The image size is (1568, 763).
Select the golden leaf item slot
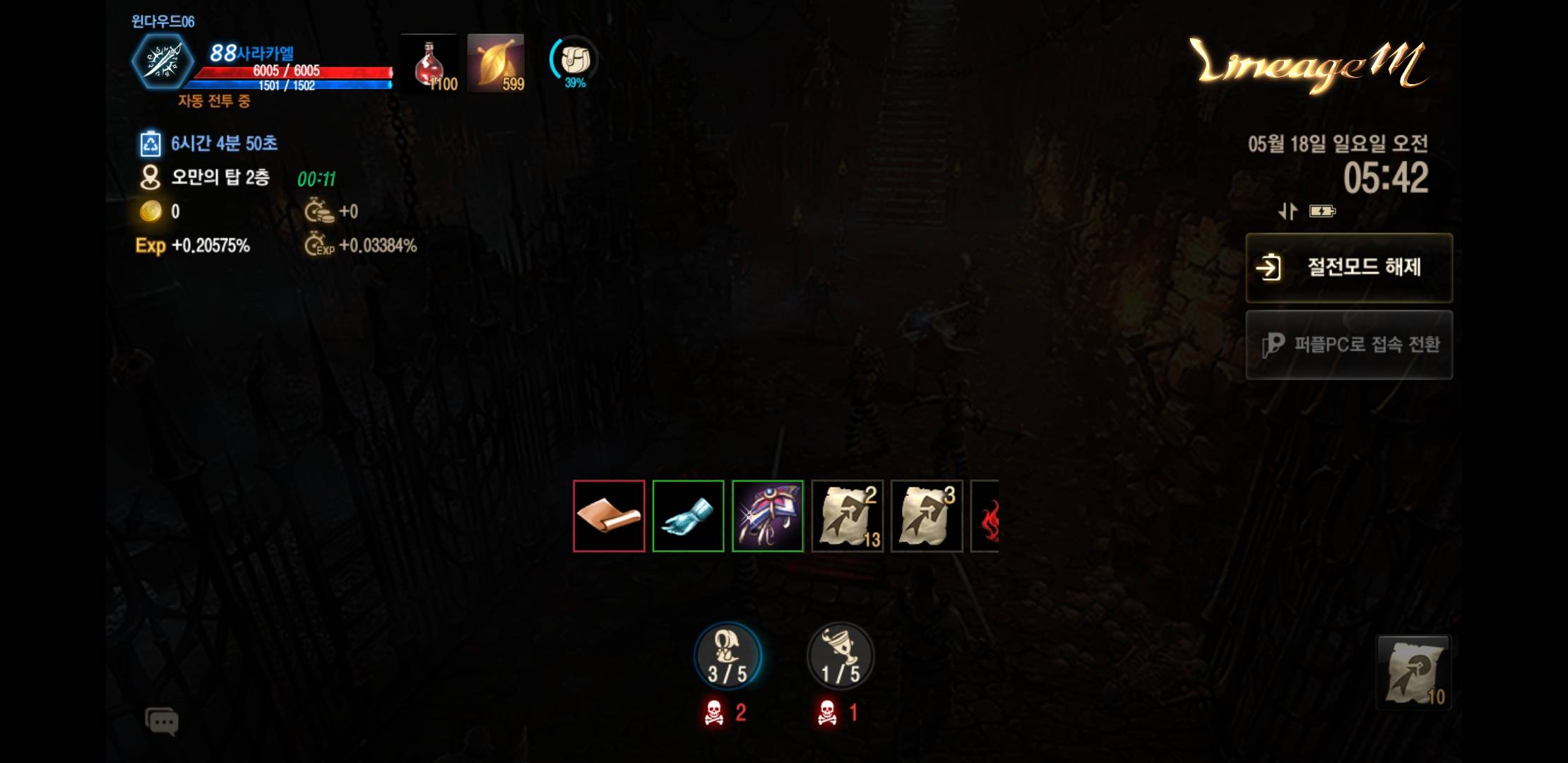[x=496, y=64]
